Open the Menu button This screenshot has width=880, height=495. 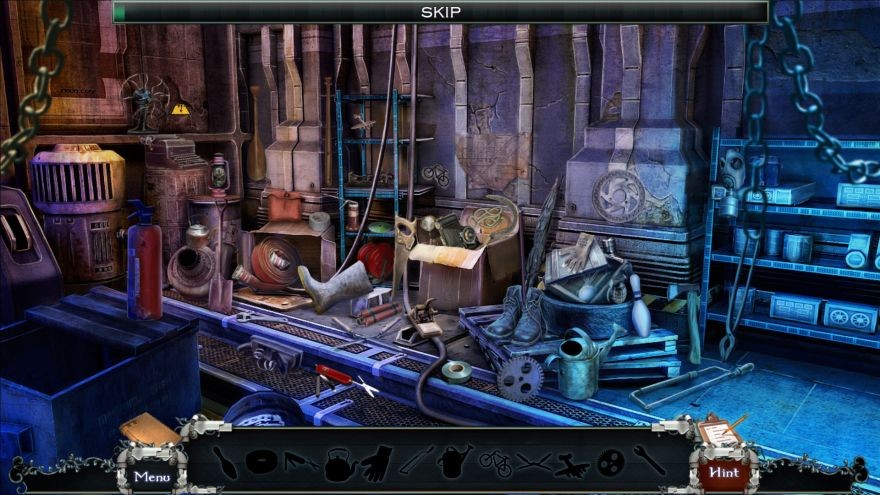tap(152, 475)
